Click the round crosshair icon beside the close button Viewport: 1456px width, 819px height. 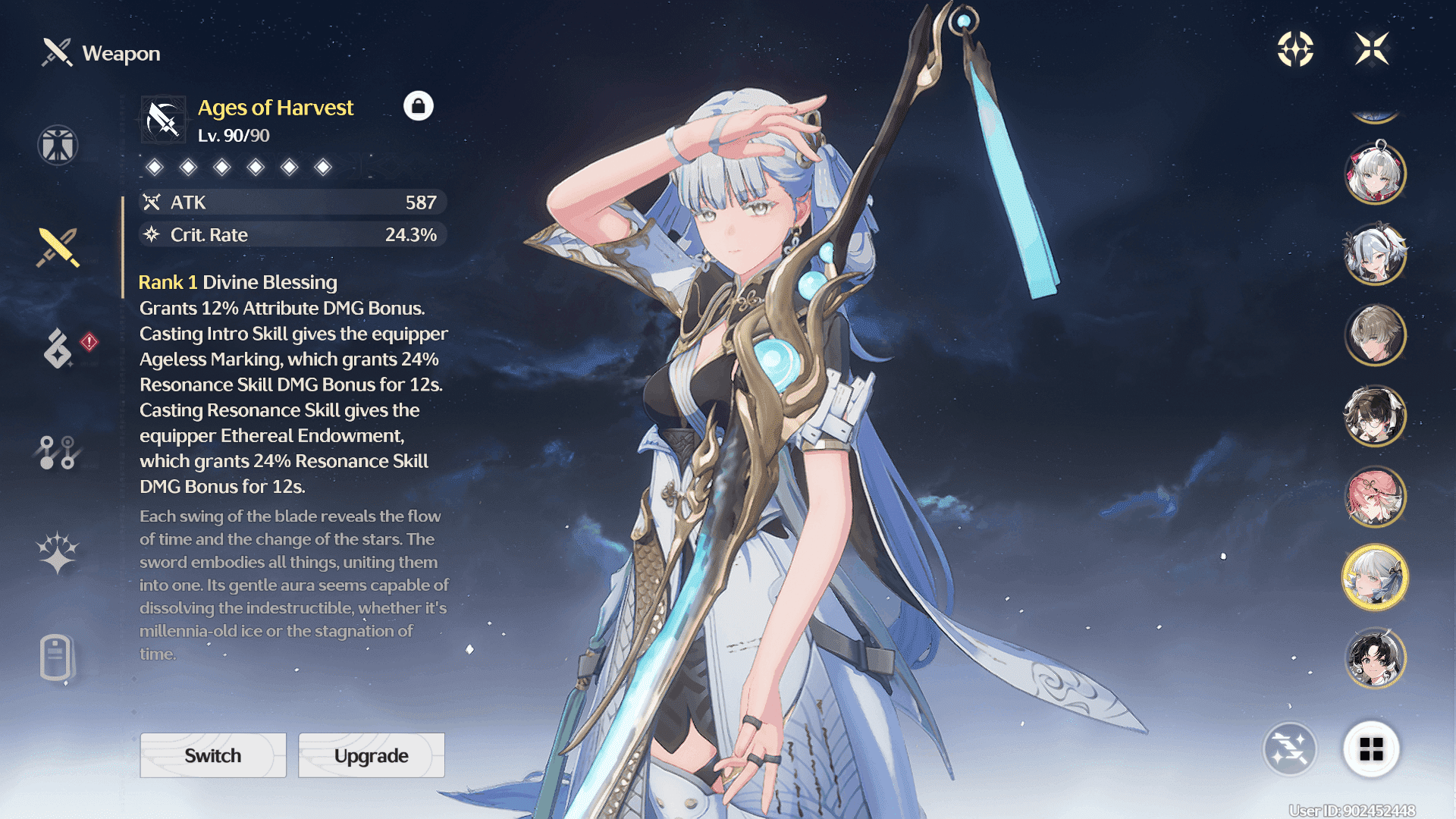point(1295,49)
